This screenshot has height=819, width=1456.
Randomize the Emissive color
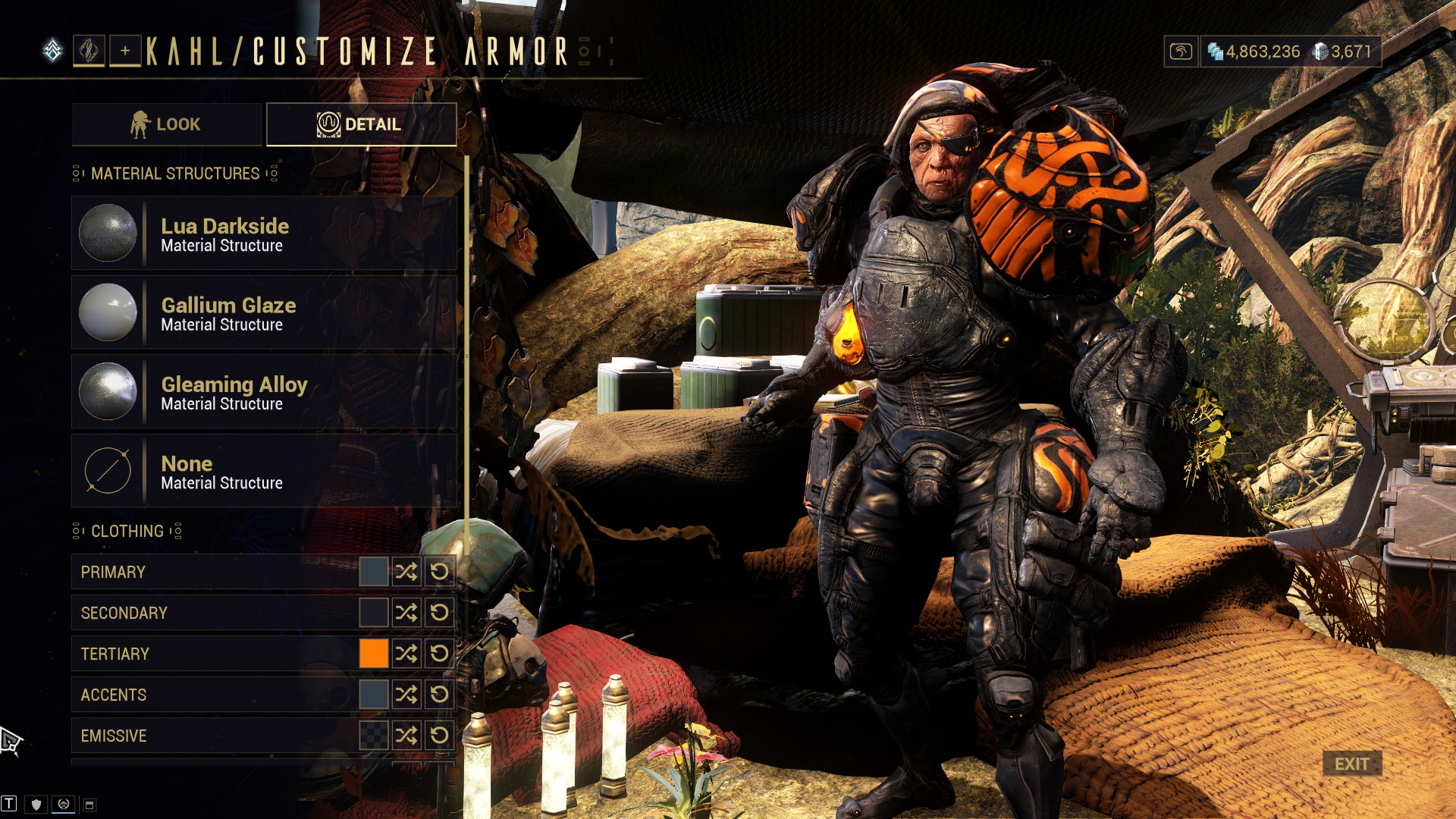click(408, 735)
